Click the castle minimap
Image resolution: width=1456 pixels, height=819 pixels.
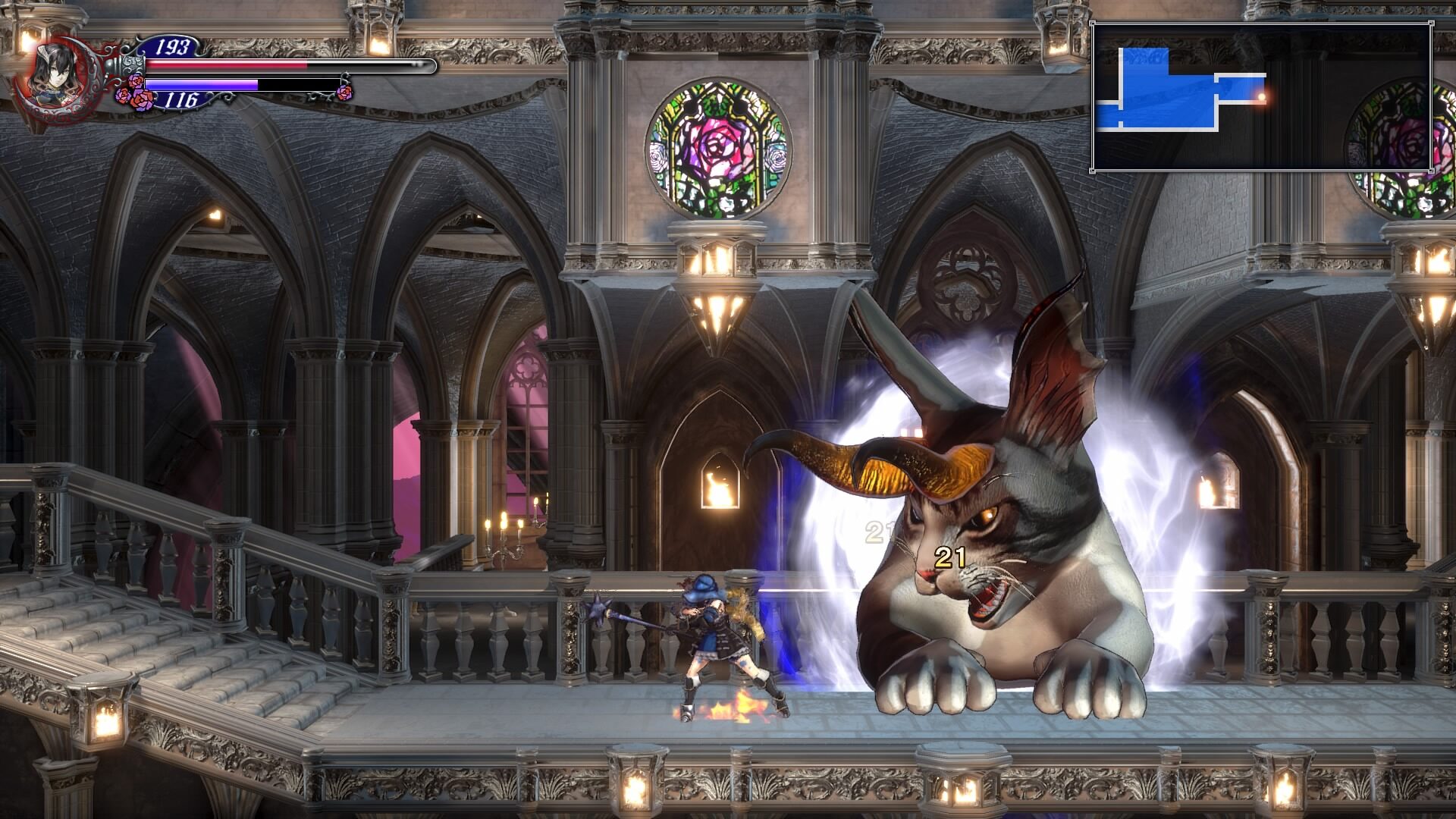pyautogui.click(x=1261, y=96)
